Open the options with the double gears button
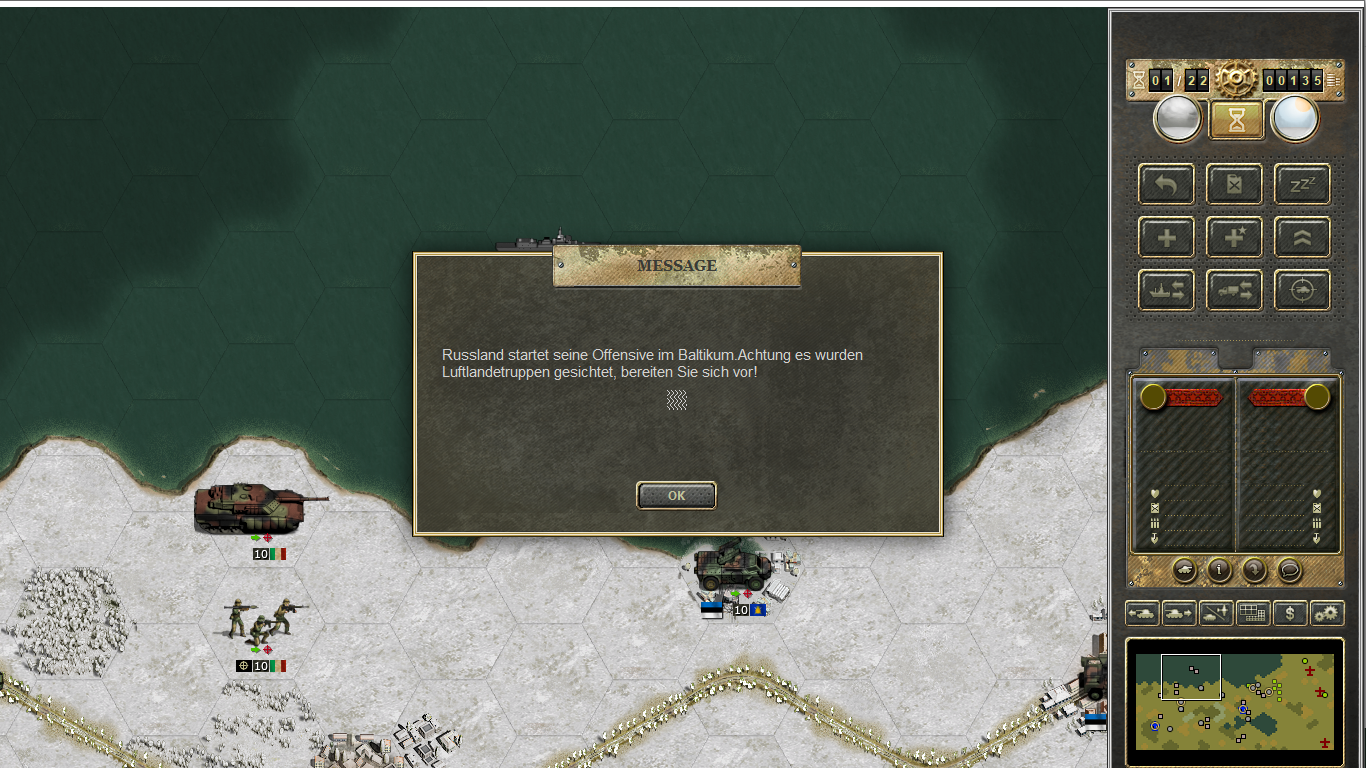Image resolution: width=1366 pixels, height=768 pixels. pos(1327,613)
